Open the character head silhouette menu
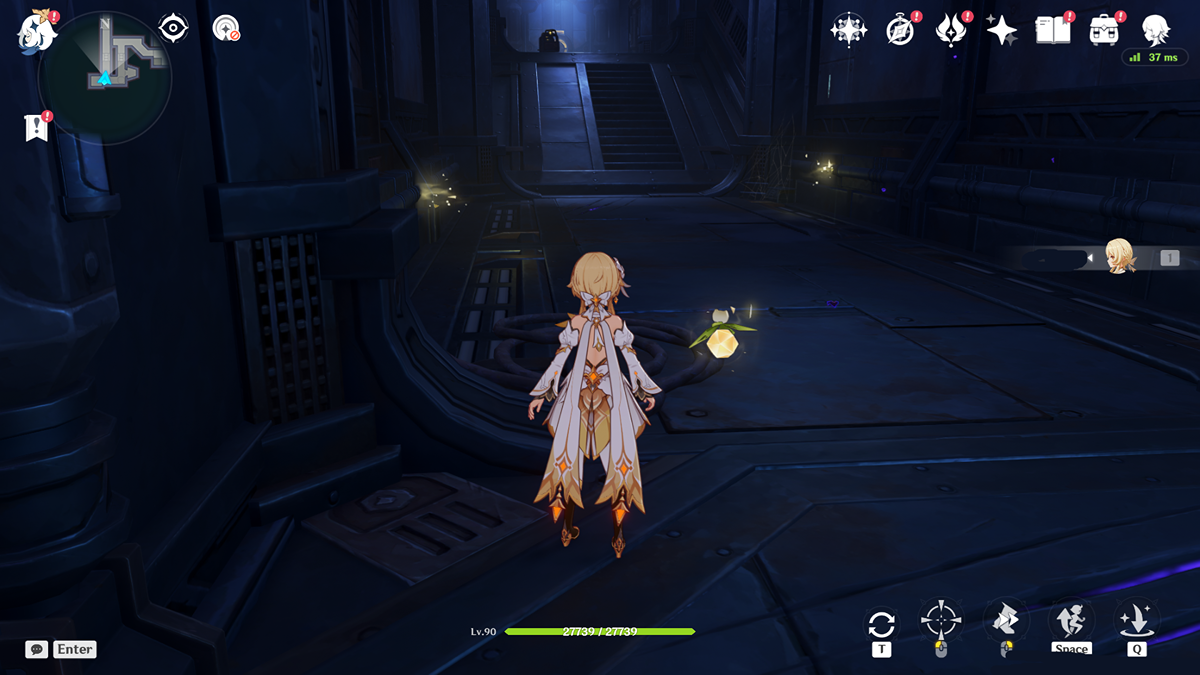Viewport: 1200px width, 675px height. point(1156,30)
